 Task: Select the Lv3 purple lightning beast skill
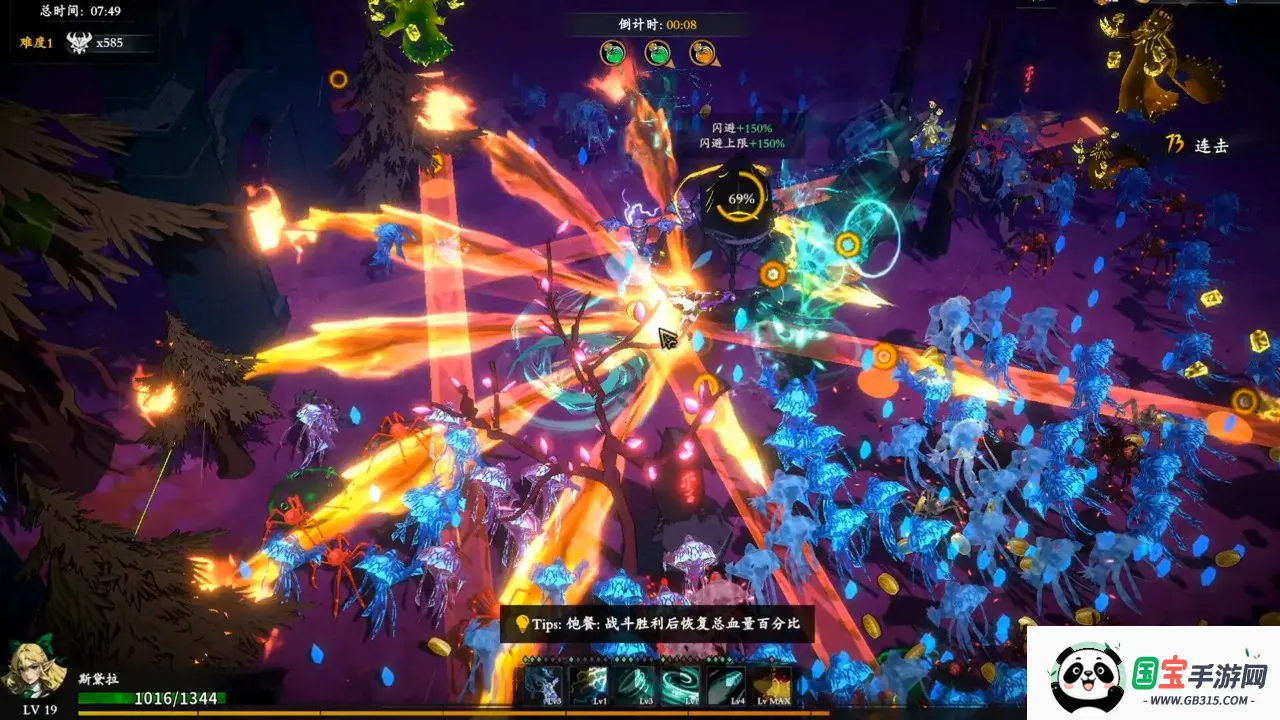coord(544,686)
